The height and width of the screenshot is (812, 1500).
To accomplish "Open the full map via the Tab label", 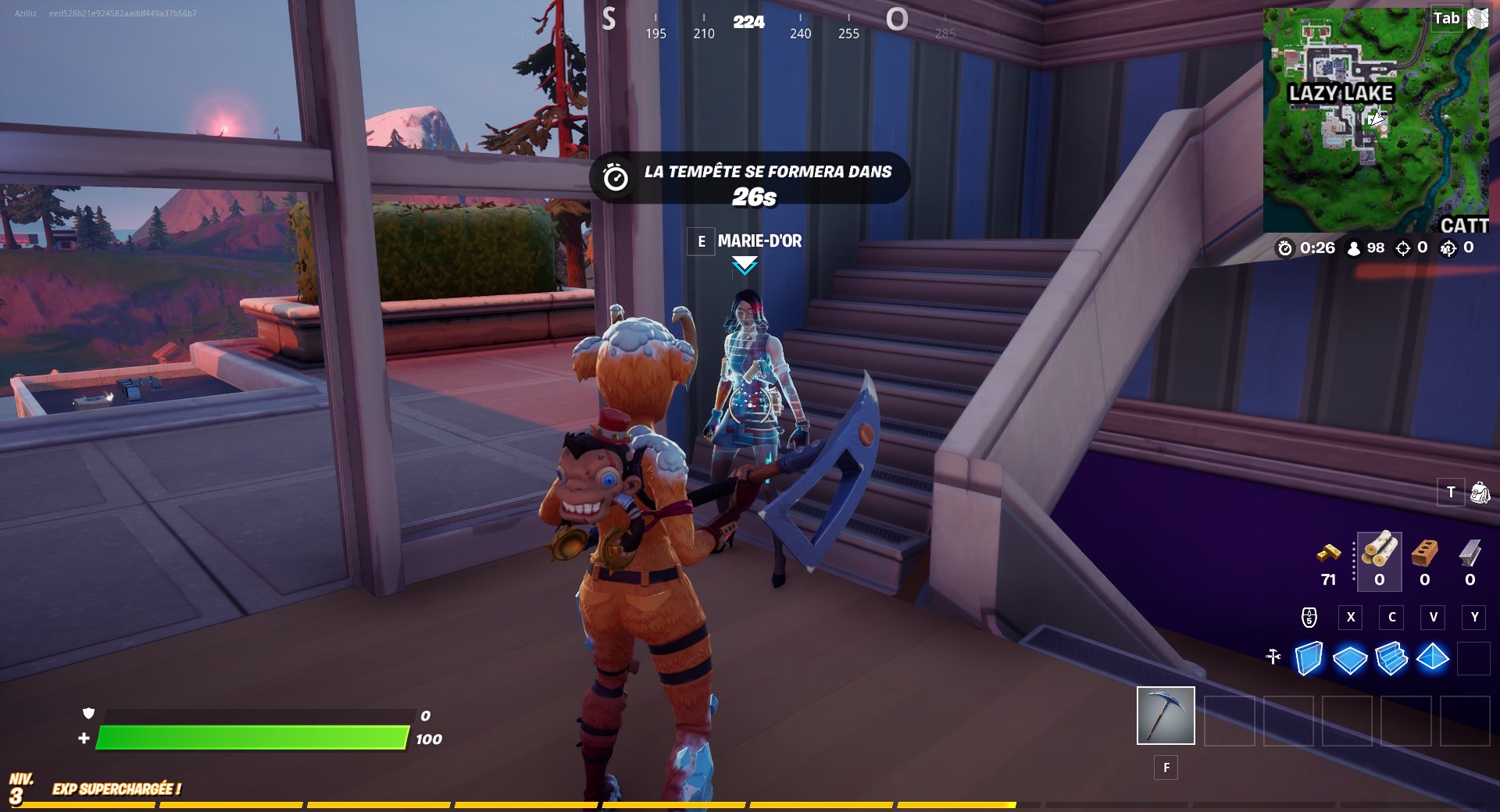I will point(1445,19).
